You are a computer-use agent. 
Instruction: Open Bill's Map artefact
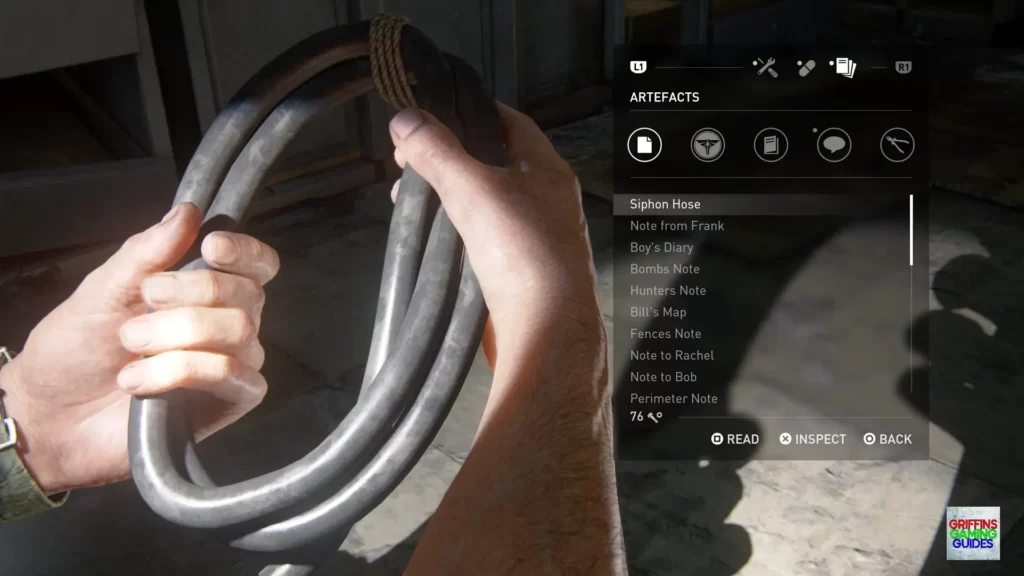coord(658,312)
